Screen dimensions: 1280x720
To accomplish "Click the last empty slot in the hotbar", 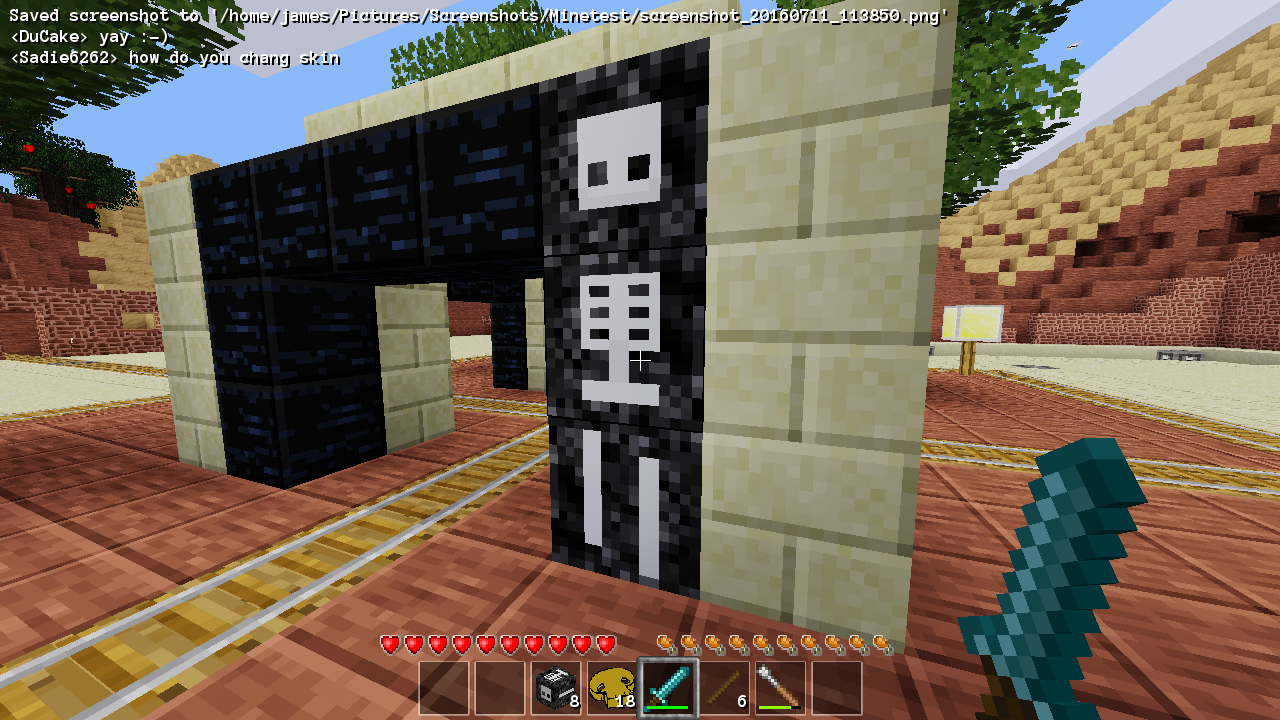I will tap(838, 687).
